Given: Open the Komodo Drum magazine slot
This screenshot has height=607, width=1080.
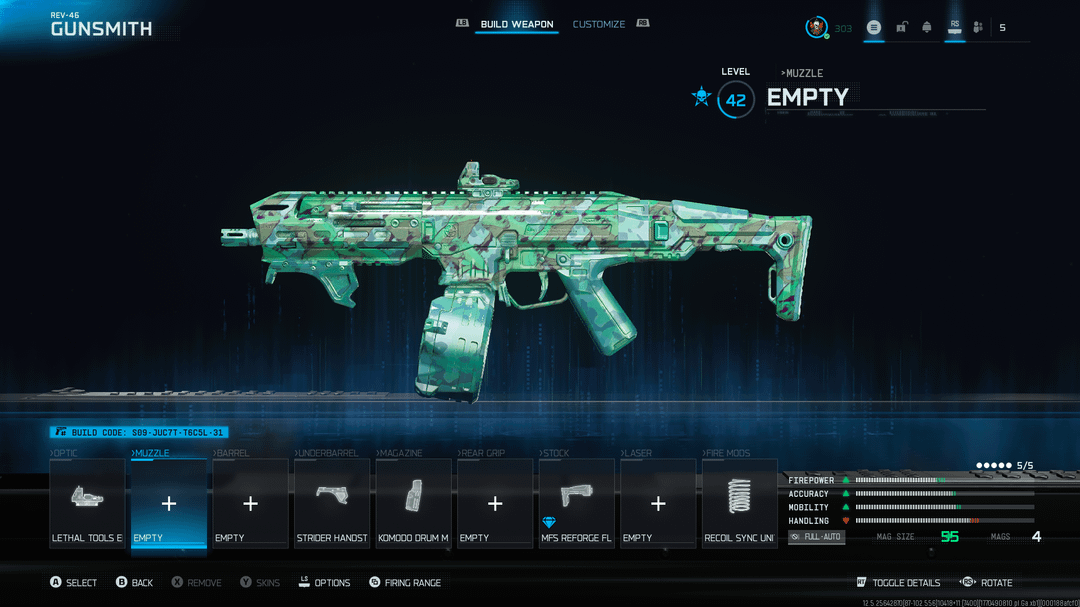Looking at the screenshot, I should pos(414,503).
